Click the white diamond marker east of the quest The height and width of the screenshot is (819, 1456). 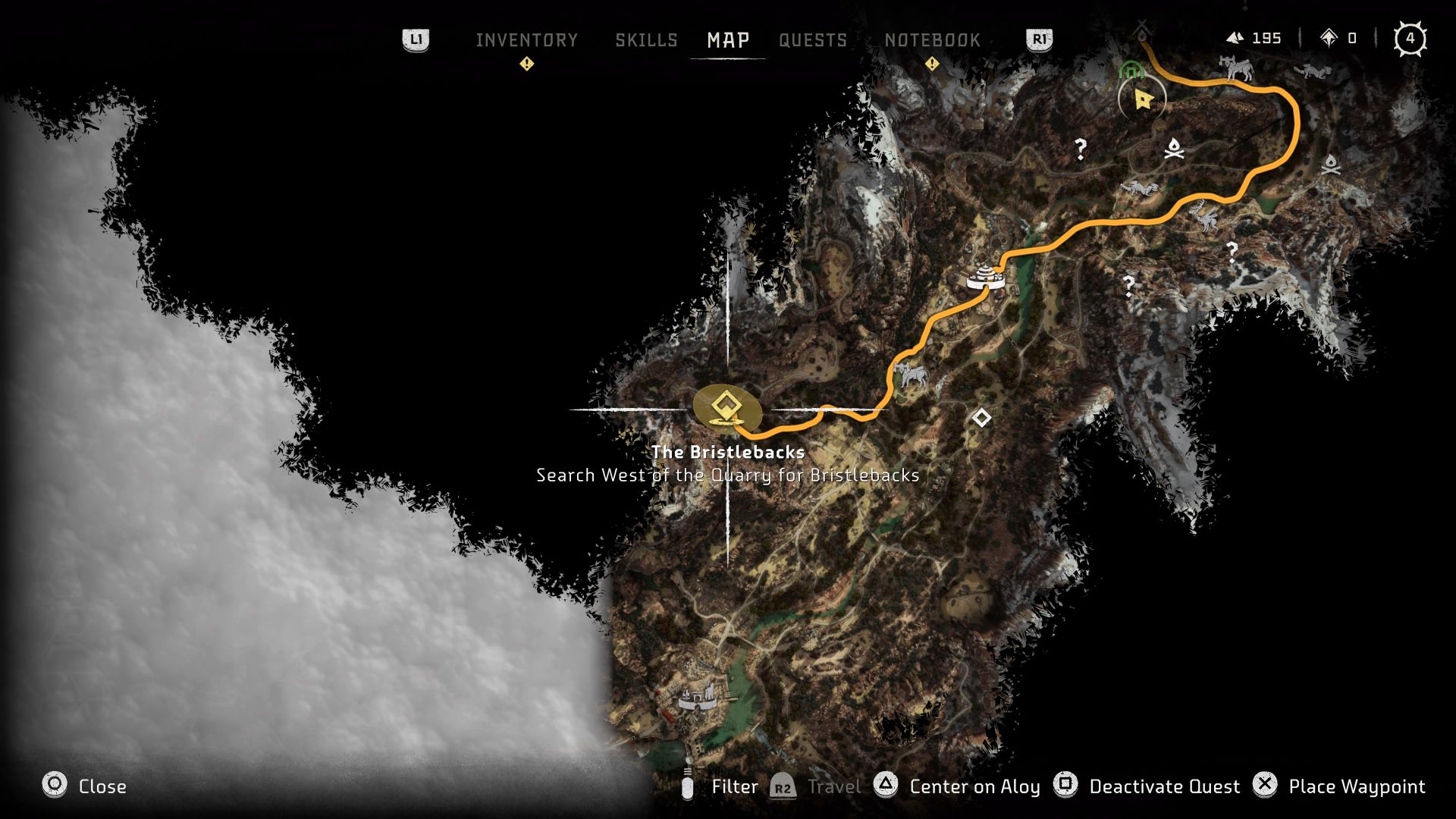[981, 419]
